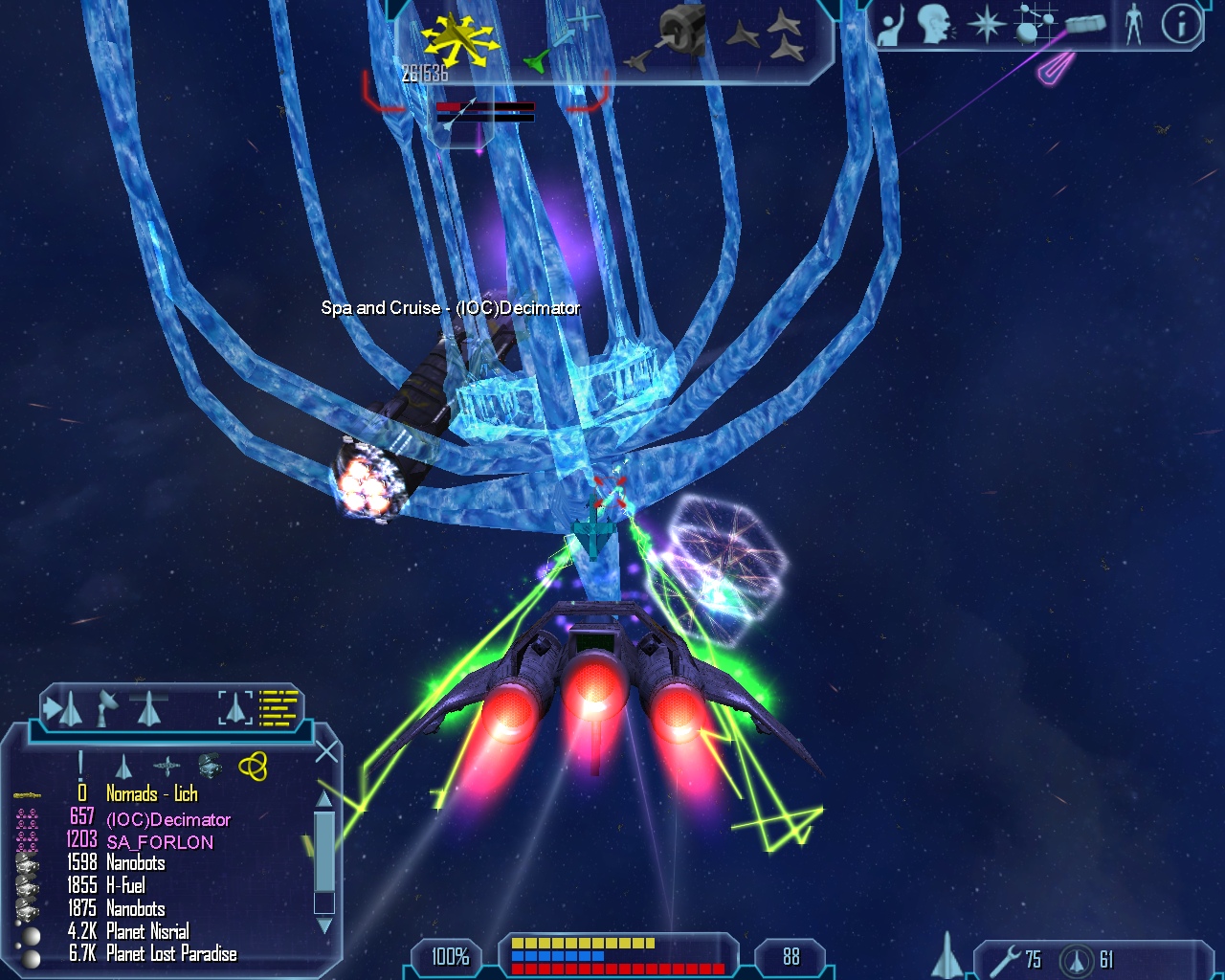Screen dimensions: 1225x980
Task: Close the contact list panel
Action: tap(326, 752)
